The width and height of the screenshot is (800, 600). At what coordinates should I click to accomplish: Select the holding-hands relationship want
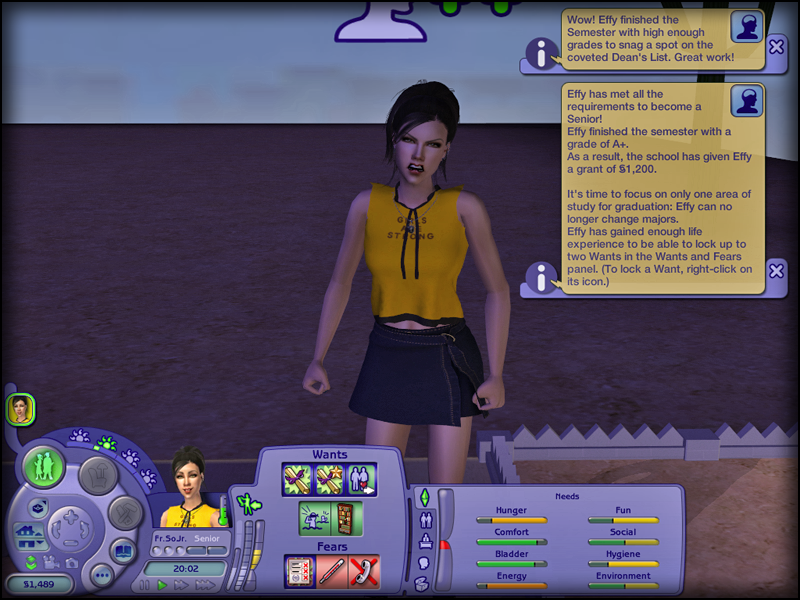coord(360,479)
